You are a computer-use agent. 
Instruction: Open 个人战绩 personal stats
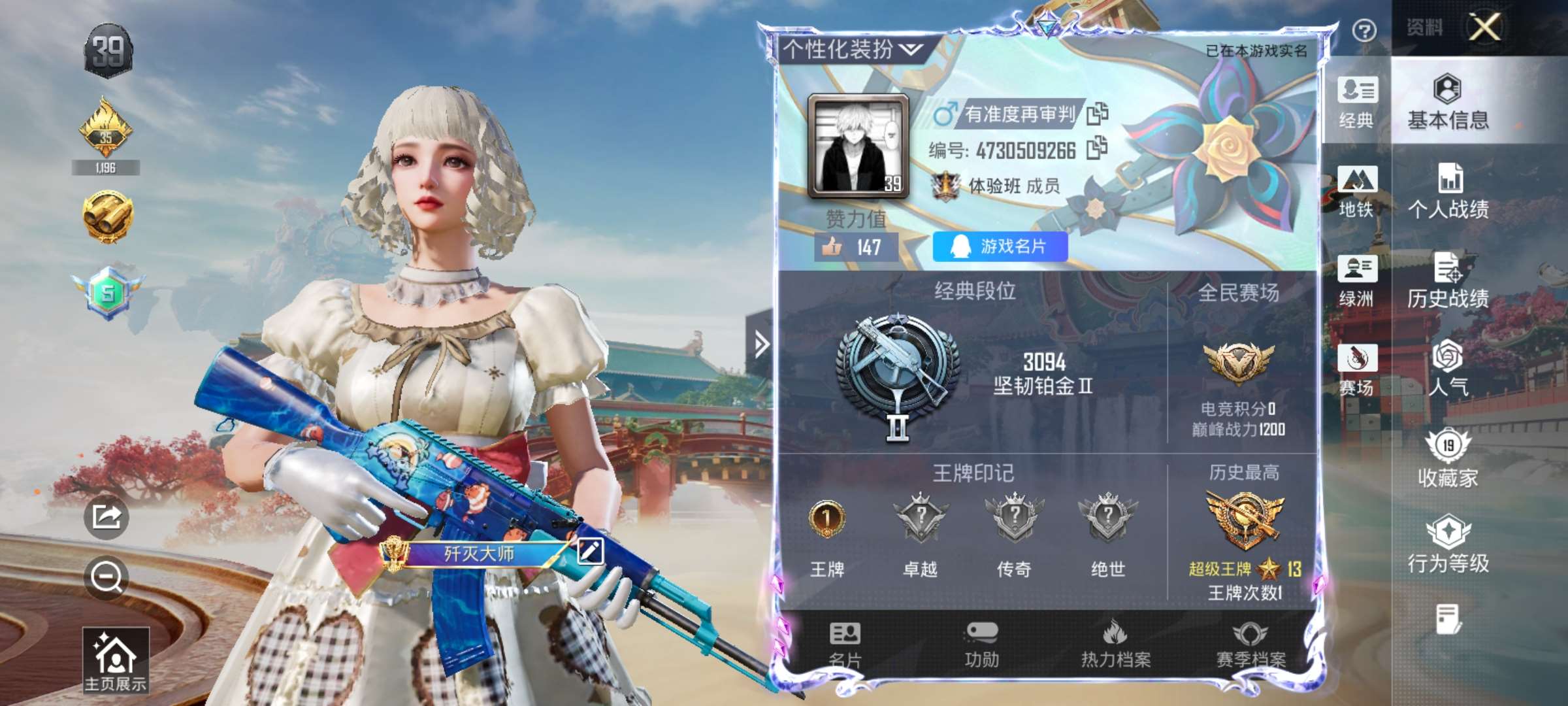[x=1448, y=192]
